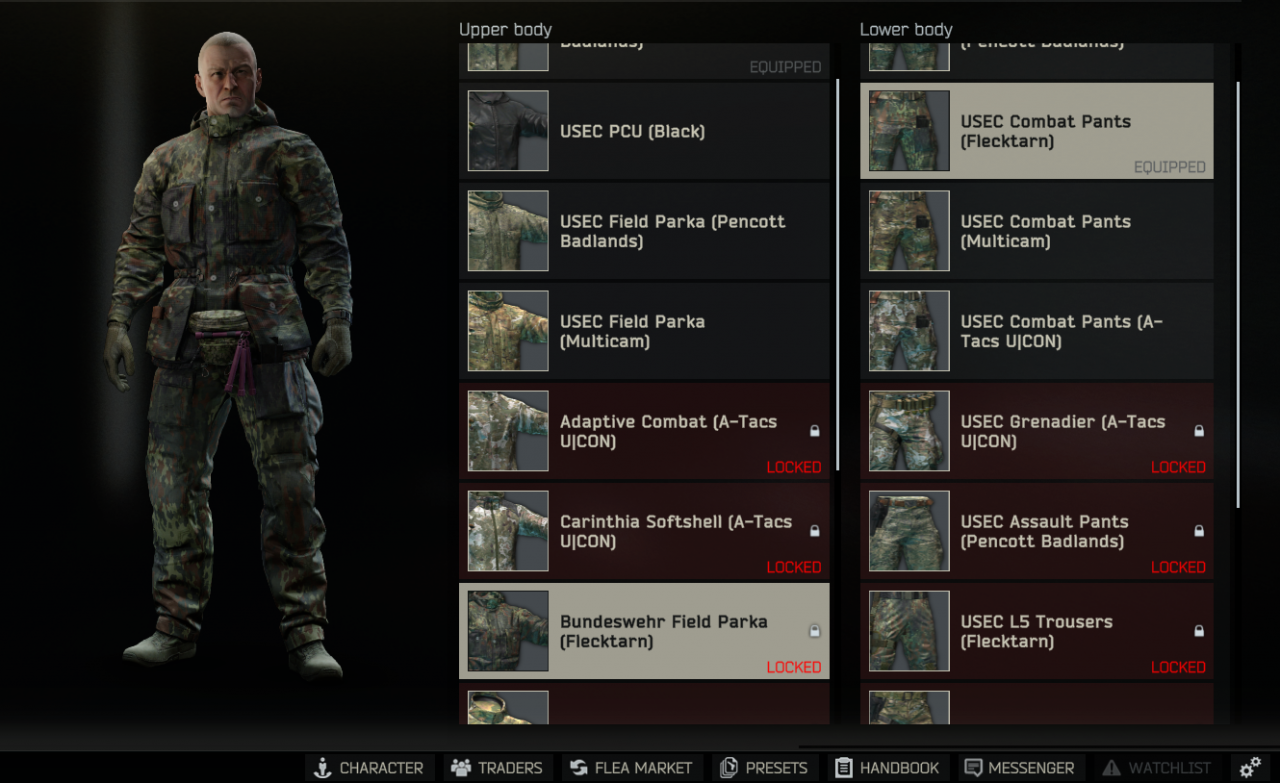Click the Watchlist button

tap(1157, 768)
